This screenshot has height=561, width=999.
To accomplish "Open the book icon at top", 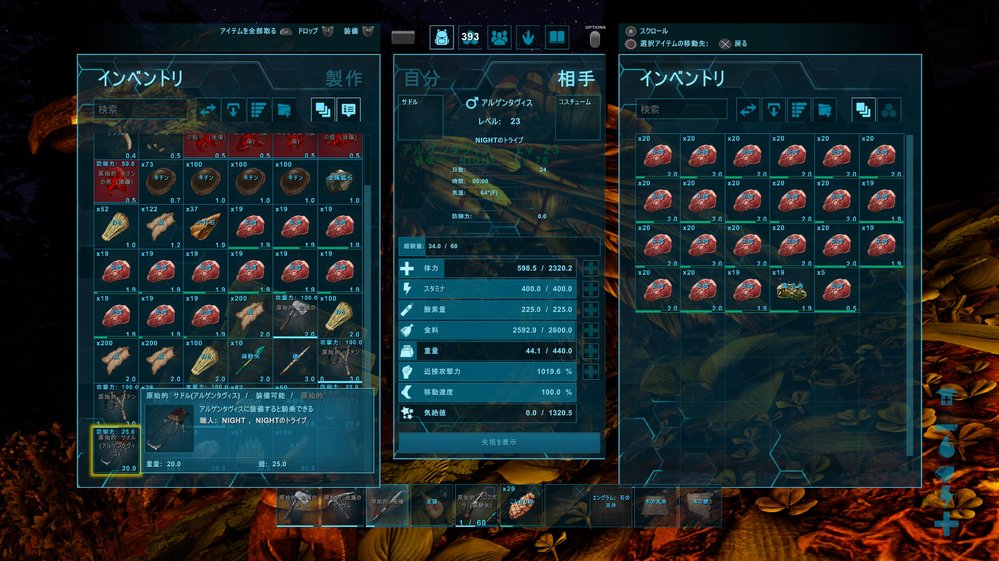I will (x=557, y=38).
